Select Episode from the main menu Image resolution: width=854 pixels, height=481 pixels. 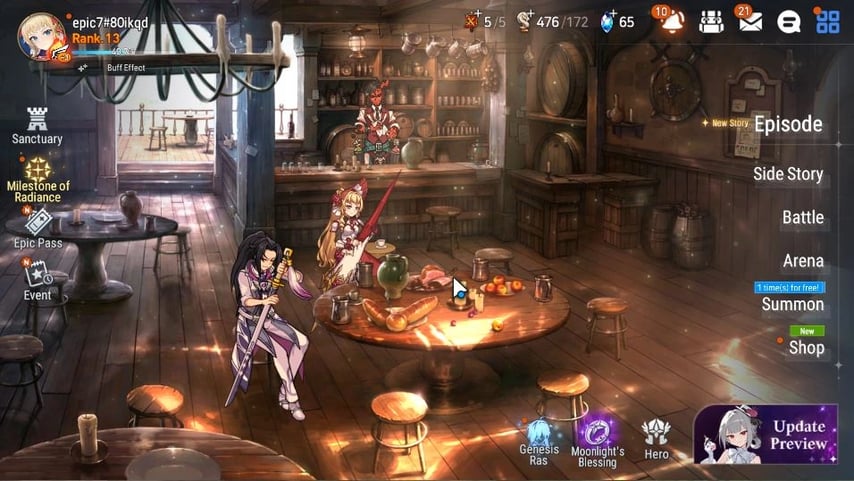coord(787,125)
